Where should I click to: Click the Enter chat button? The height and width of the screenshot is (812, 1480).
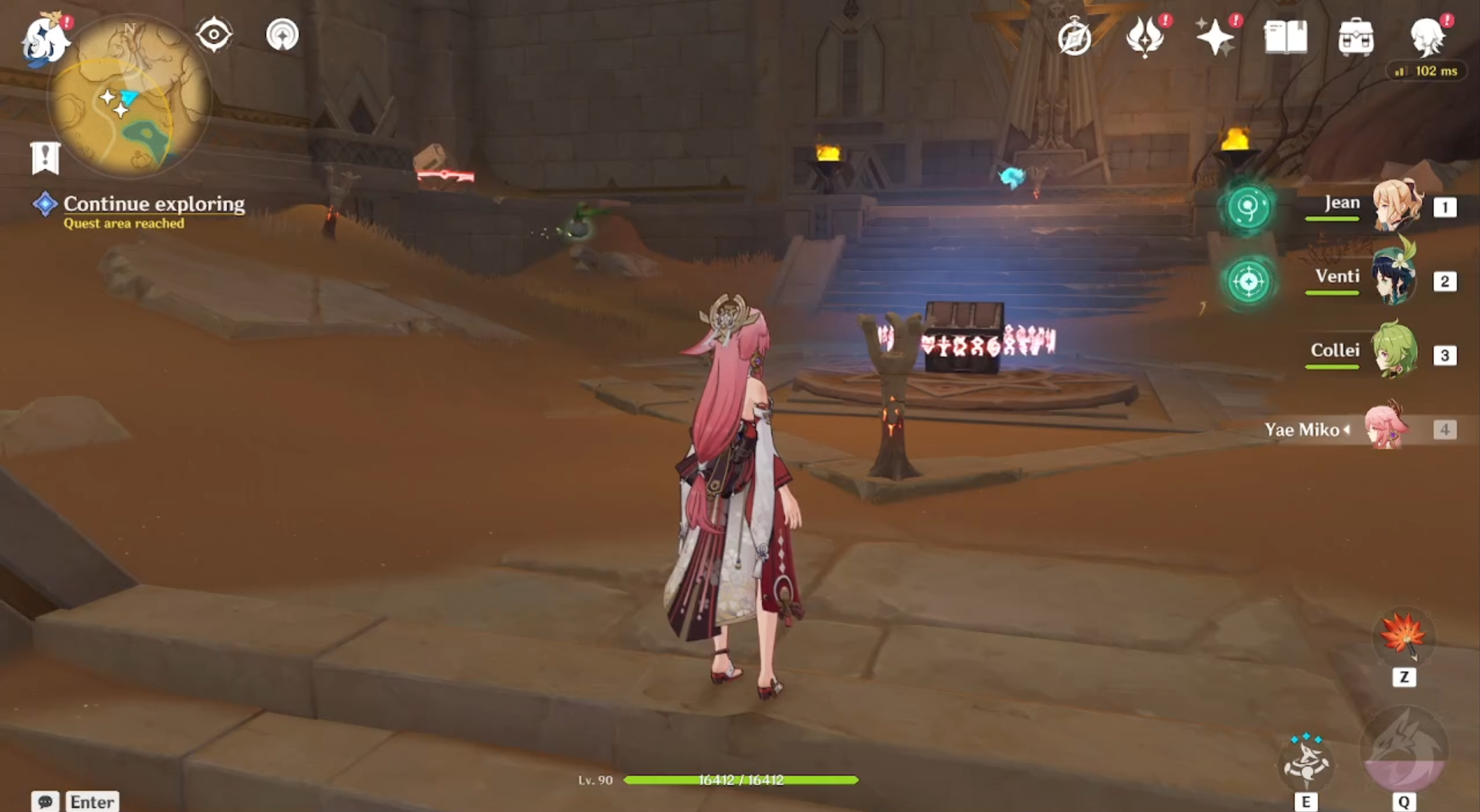coord(91,801)
